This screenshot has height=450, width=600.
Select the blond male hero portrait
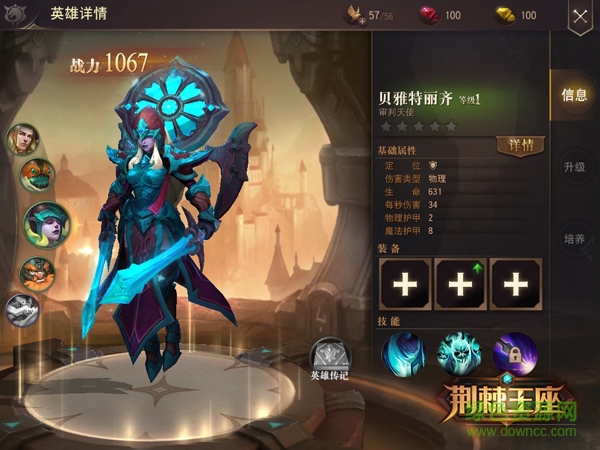tap(24, 139)
